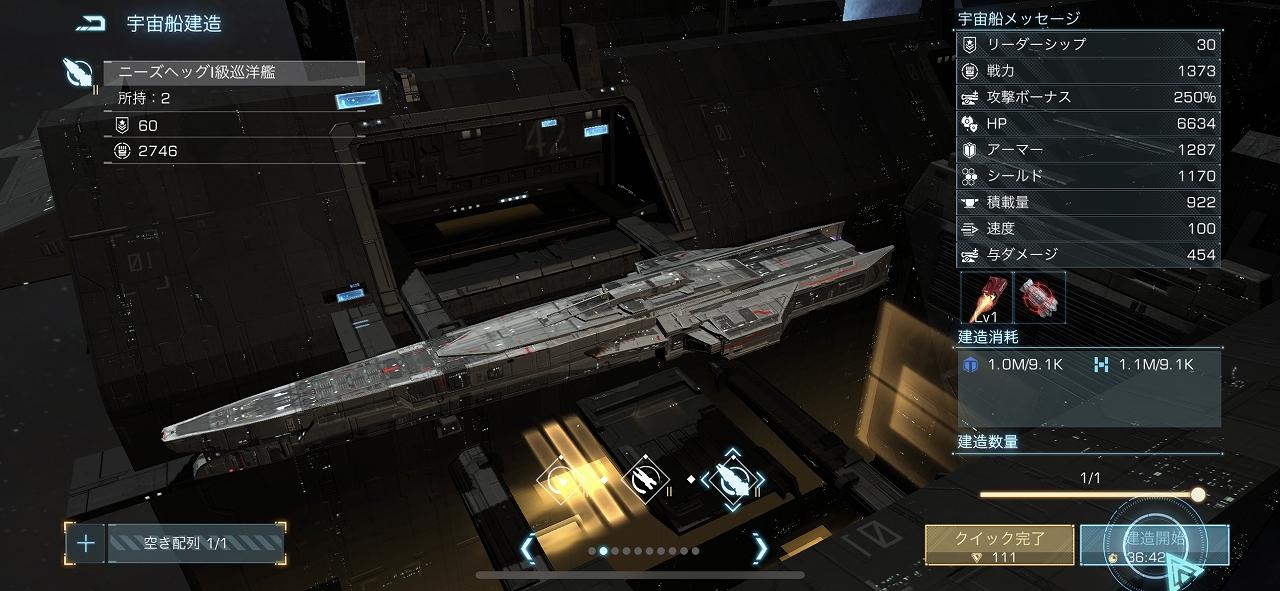Add a build queue with the plus button
Image resolution: width=1280 pixels, height=591 pixels.
[86, 543]
